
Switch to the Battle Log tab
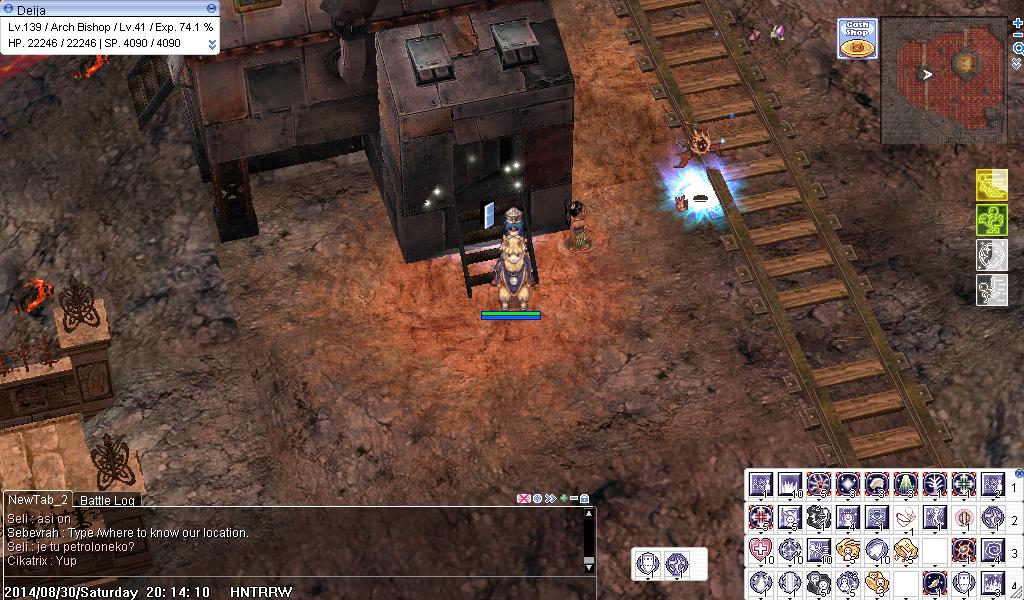(109, 499)
